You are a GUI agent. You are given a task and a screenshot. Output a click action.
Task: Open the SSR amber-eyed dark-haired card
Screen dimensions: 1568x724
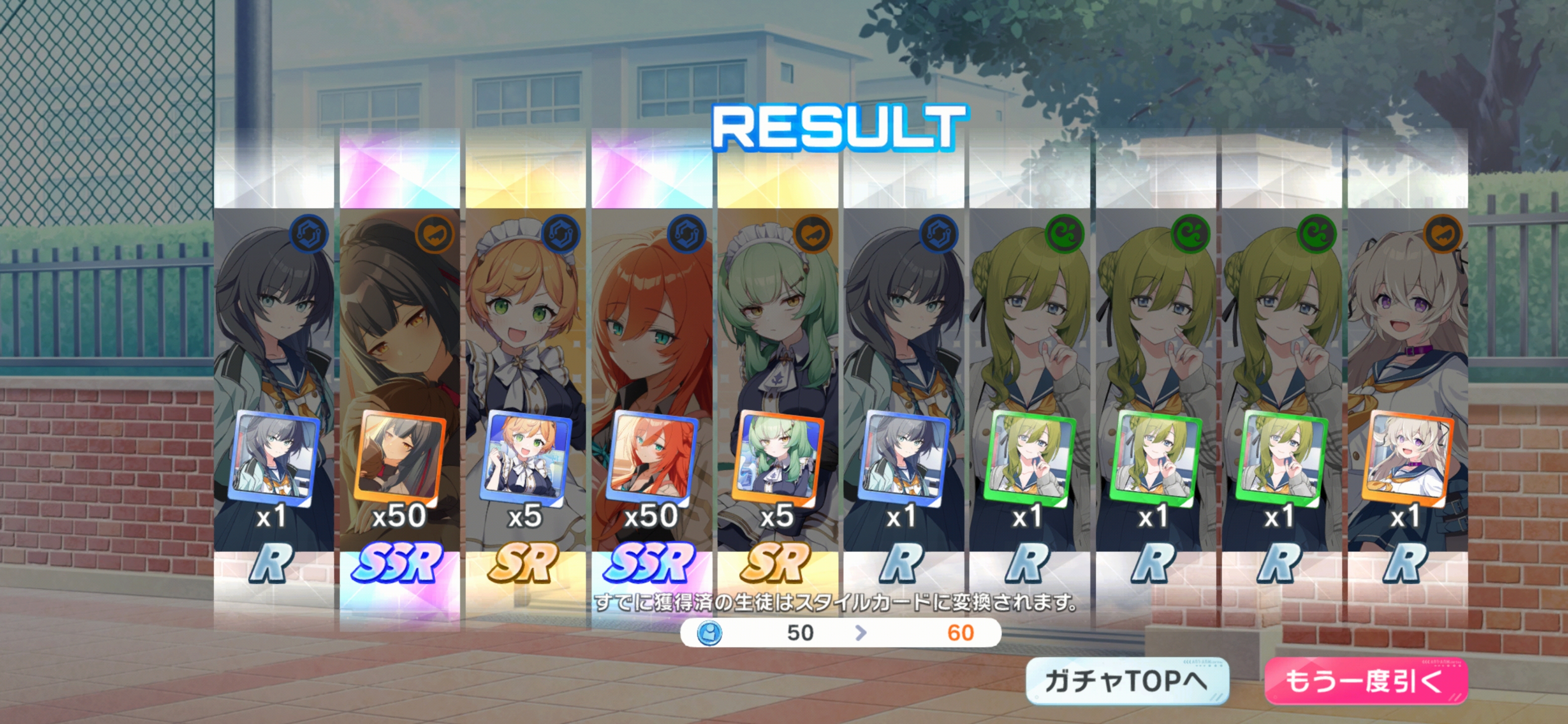400,390
